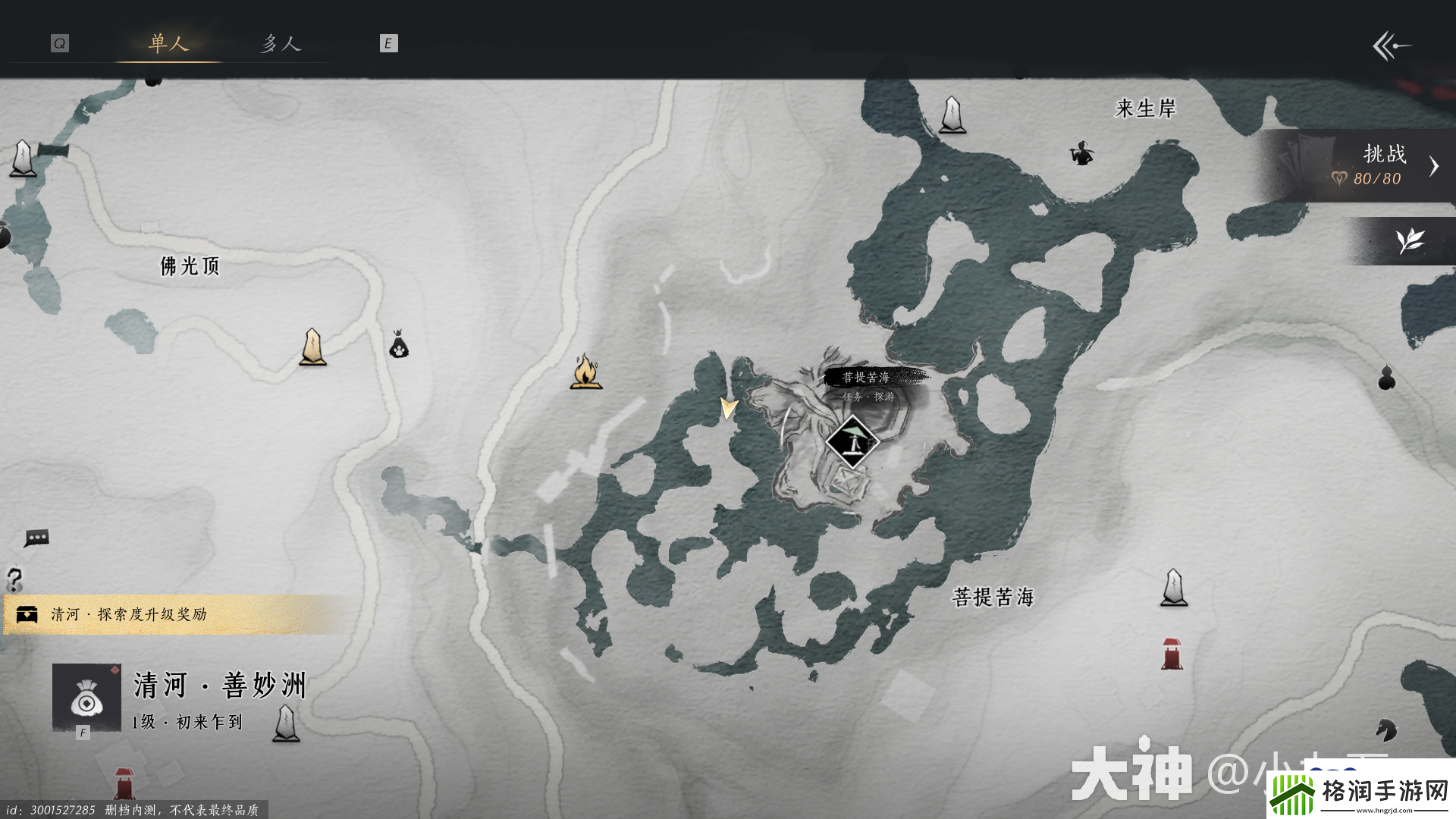Open the 清河·善妙洲 exploration level icon
Screen dimensions: 1456x819
coord(86,698)
